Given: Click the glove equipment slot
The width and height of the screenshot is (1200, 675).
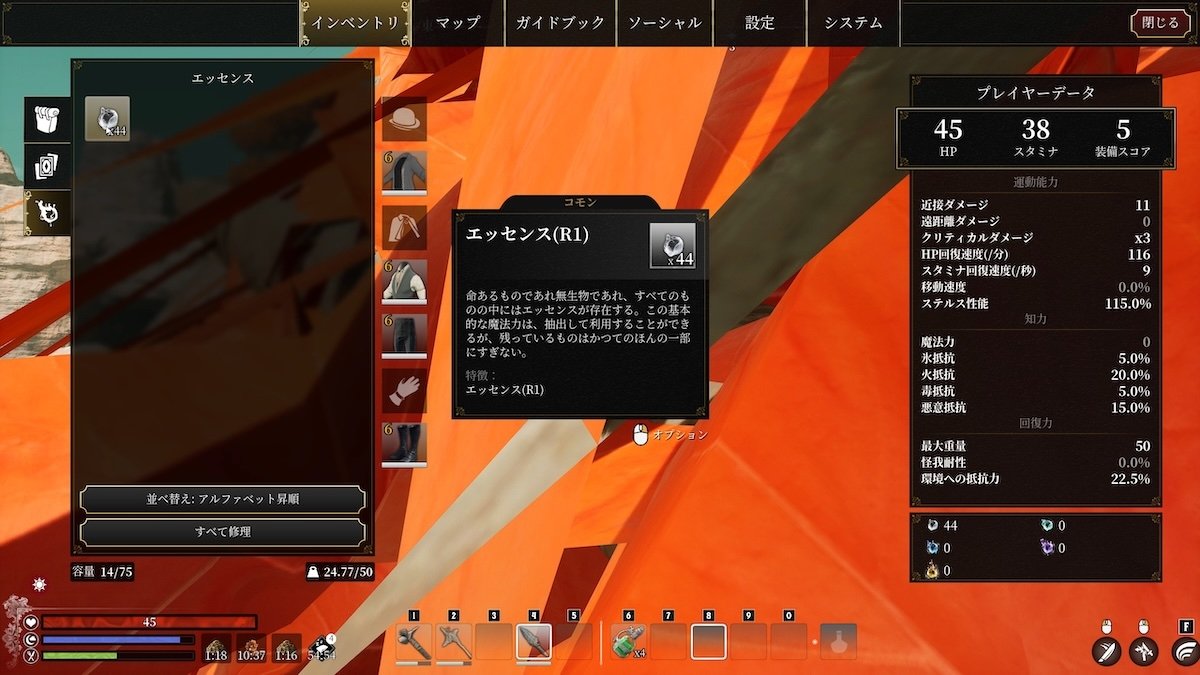Looking at the screenshot, I should click(404, 390).
